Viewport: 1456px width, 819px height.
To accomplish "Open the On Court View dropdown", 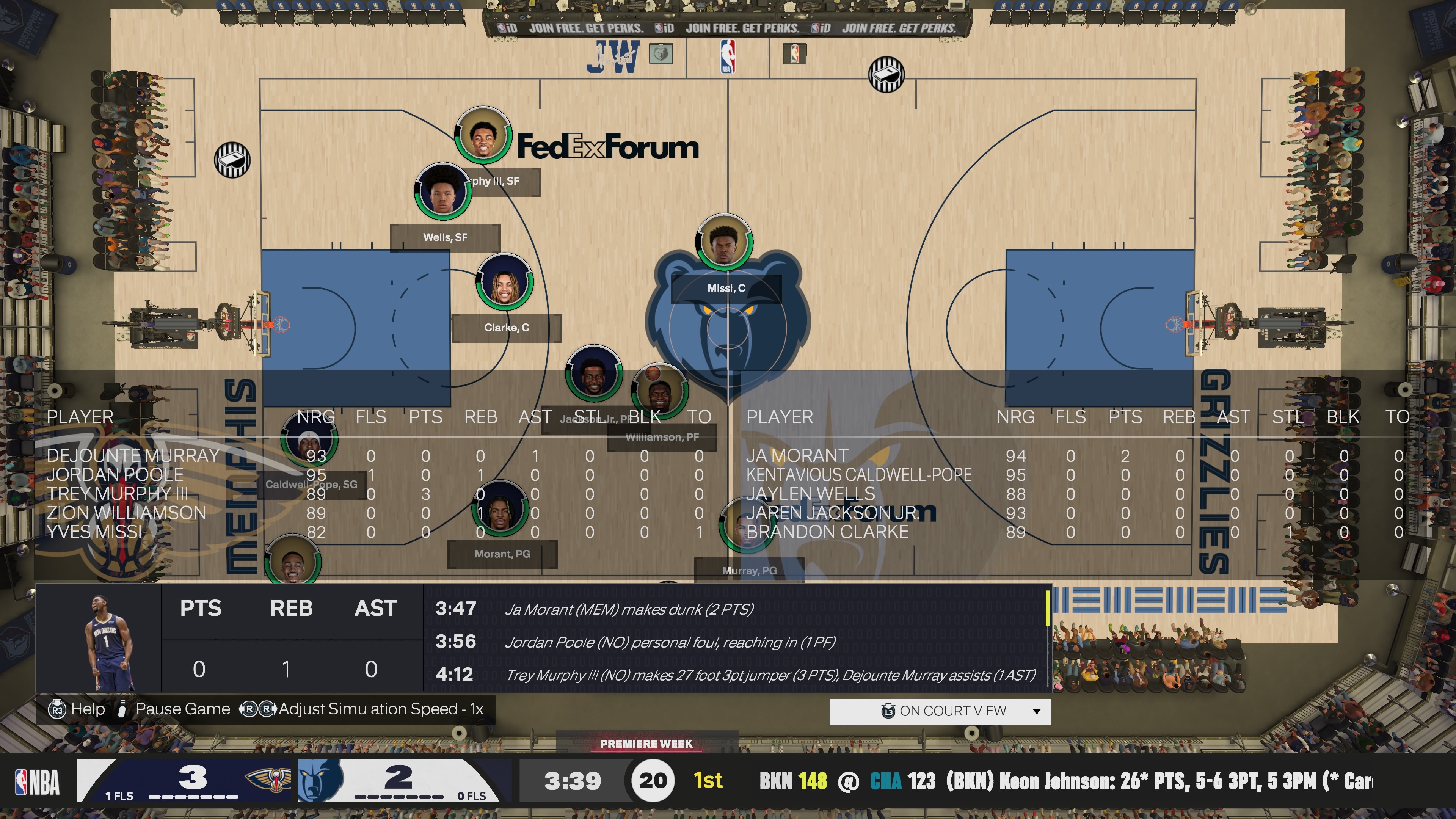I will click(x=940, y=711).
